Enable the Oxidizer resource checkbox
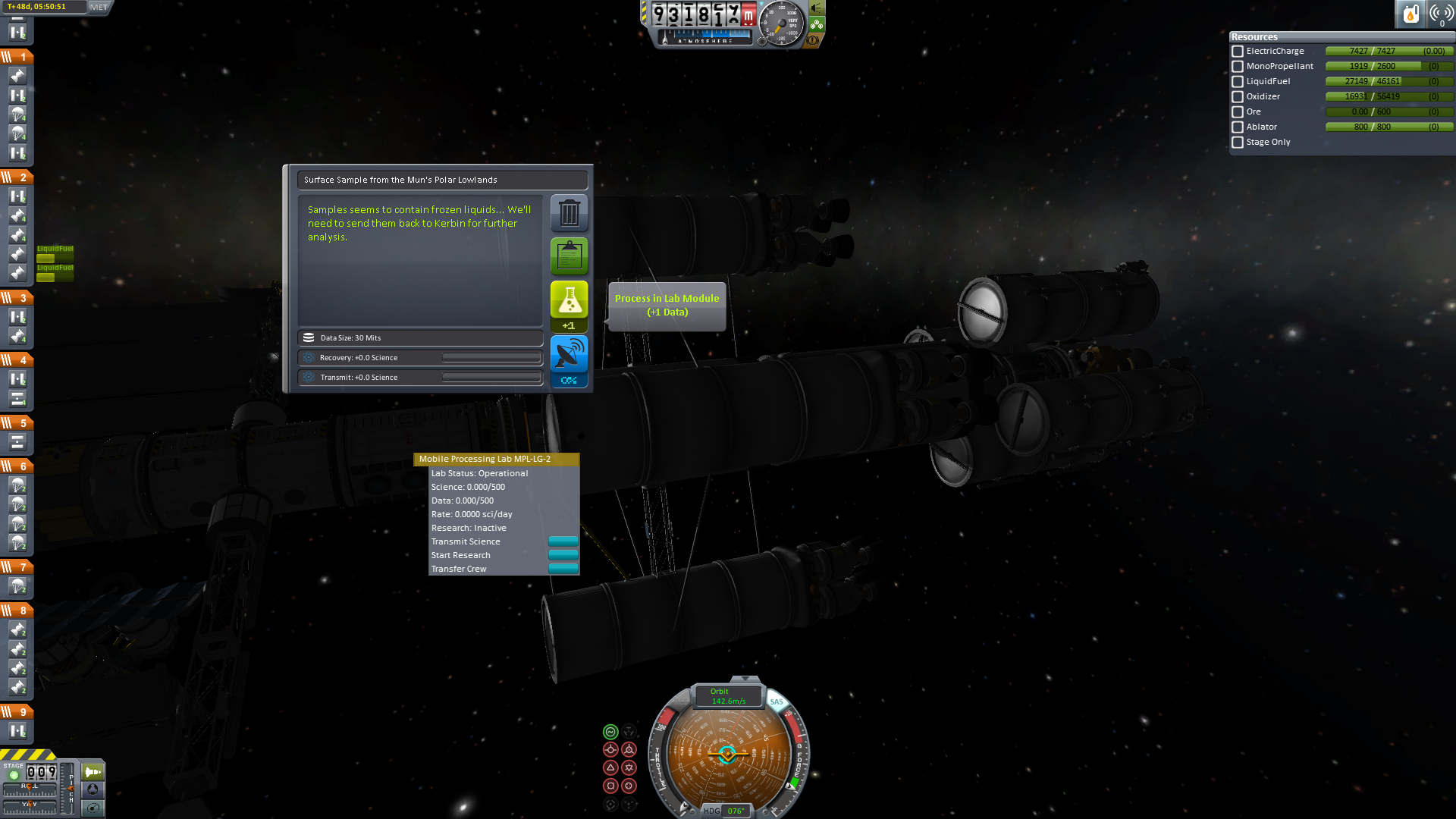This screenshot has height=819, width=1456. 1238,97
